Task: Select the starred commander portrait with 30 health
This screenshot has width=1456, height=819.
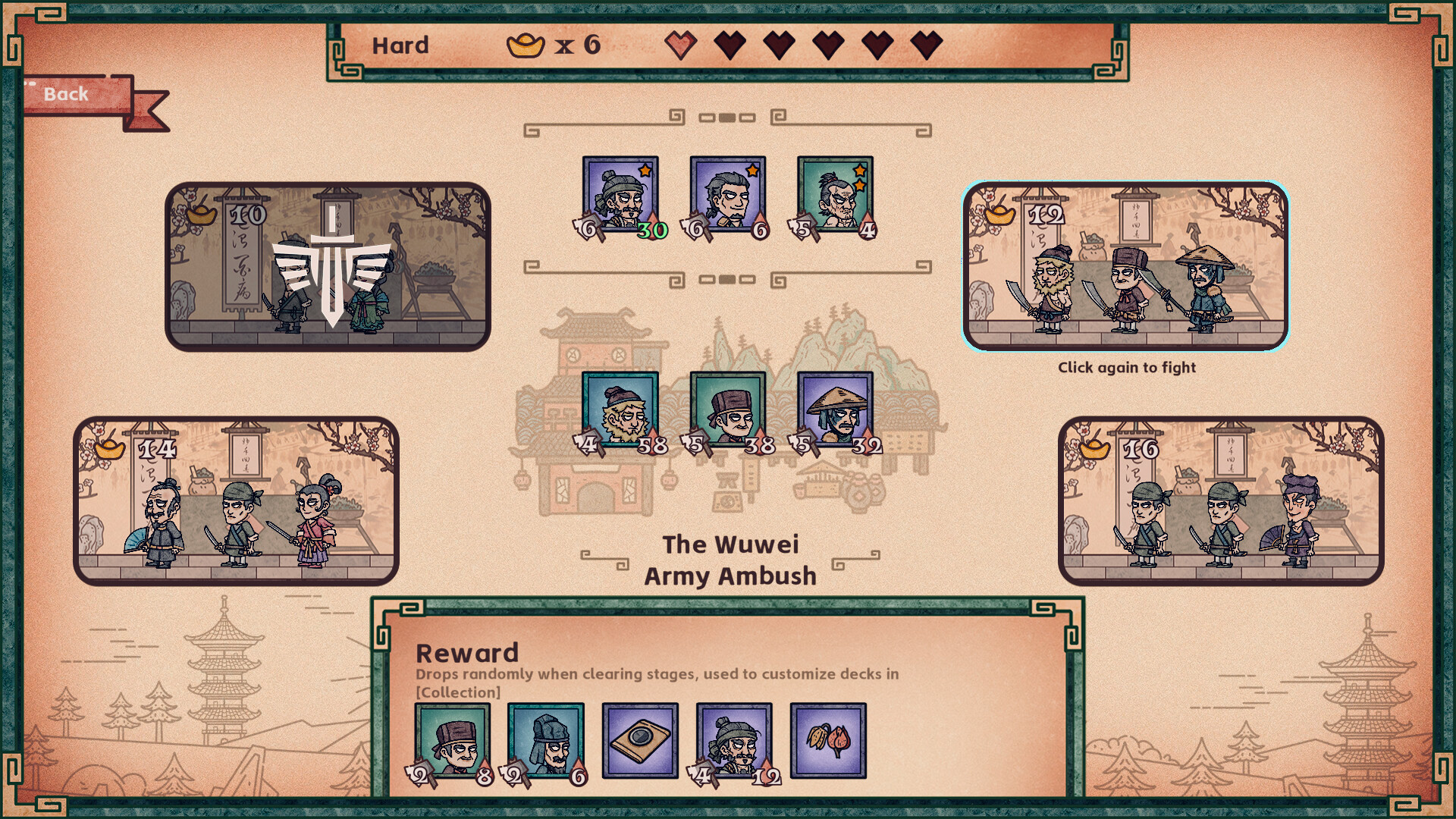Action: [x=620, y=193]
